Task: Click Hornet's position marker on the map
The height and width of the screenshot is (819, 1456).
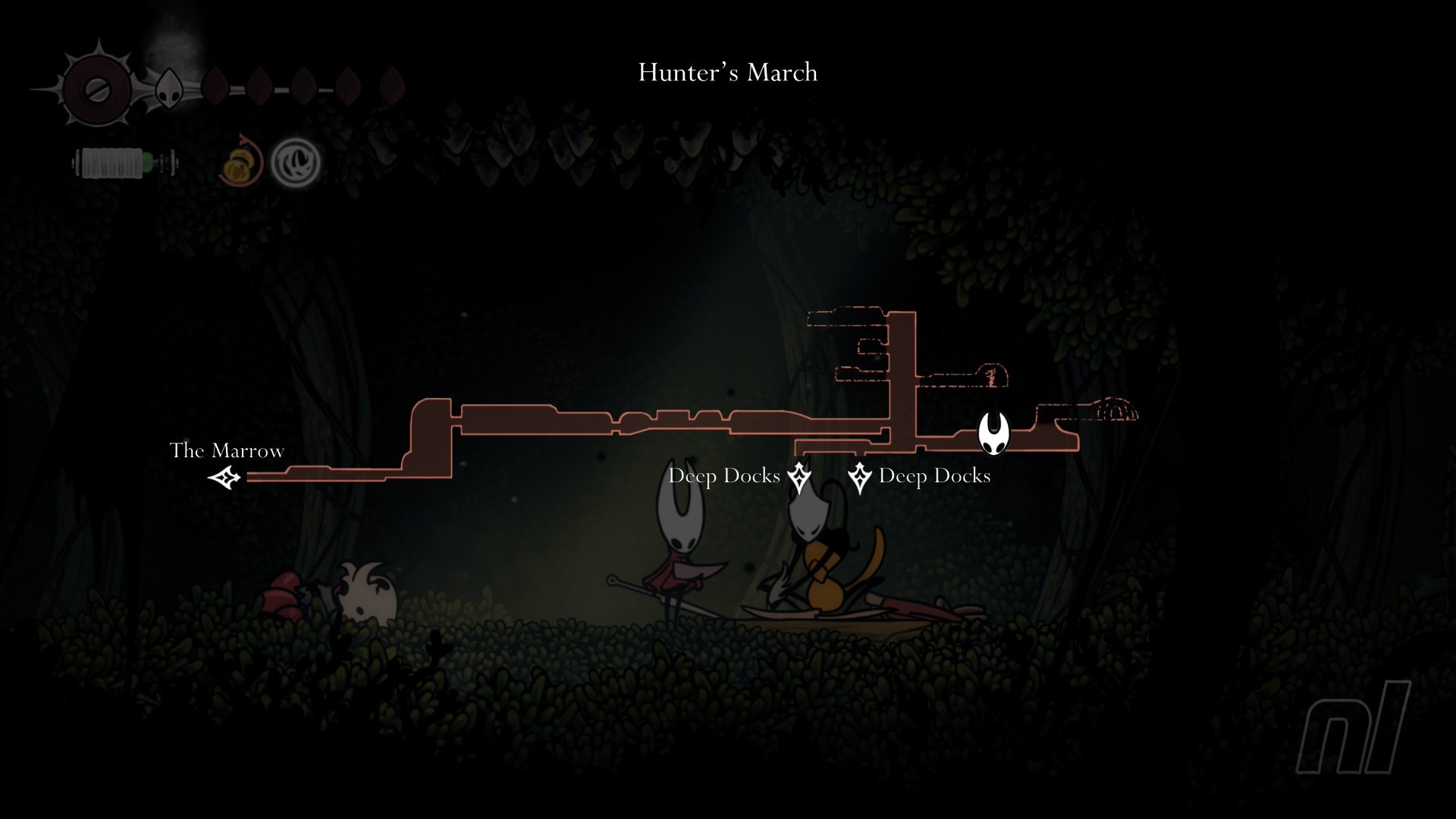Action: (993, 433)
